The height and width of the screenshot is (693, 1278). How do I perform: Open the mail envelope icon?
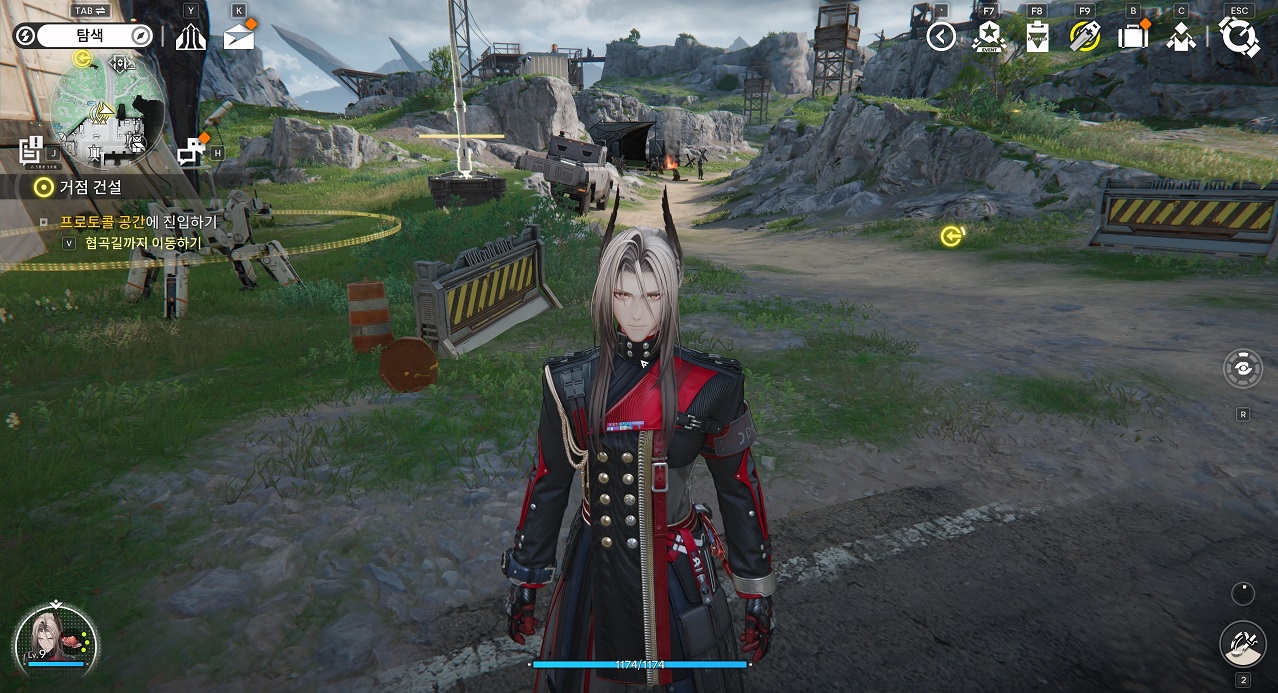[238, 37]
